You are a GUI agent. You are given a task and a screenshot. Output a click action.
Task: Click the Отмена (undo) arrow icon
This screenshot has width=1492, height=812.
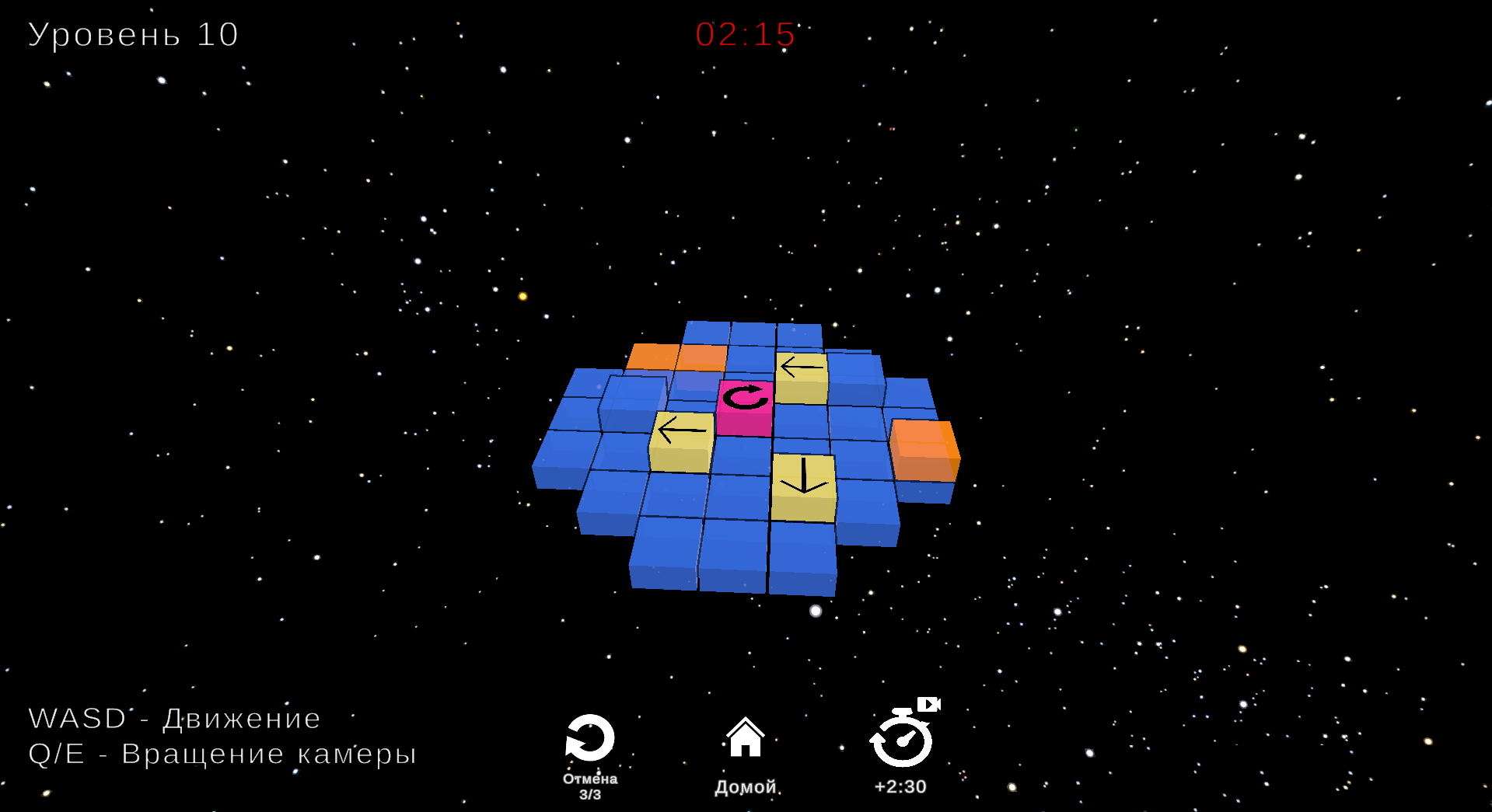591,738
